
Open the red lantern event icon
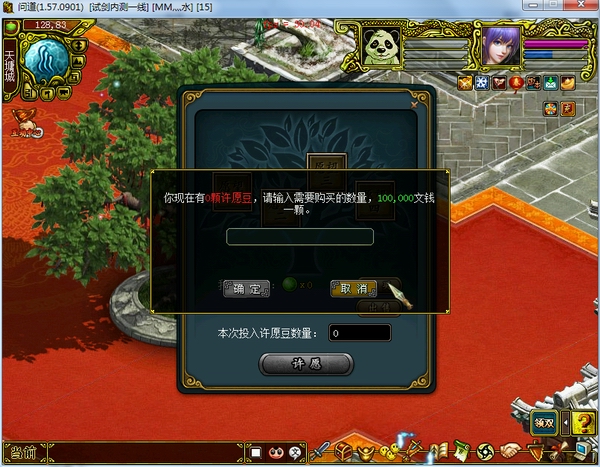tap(516, 83)
